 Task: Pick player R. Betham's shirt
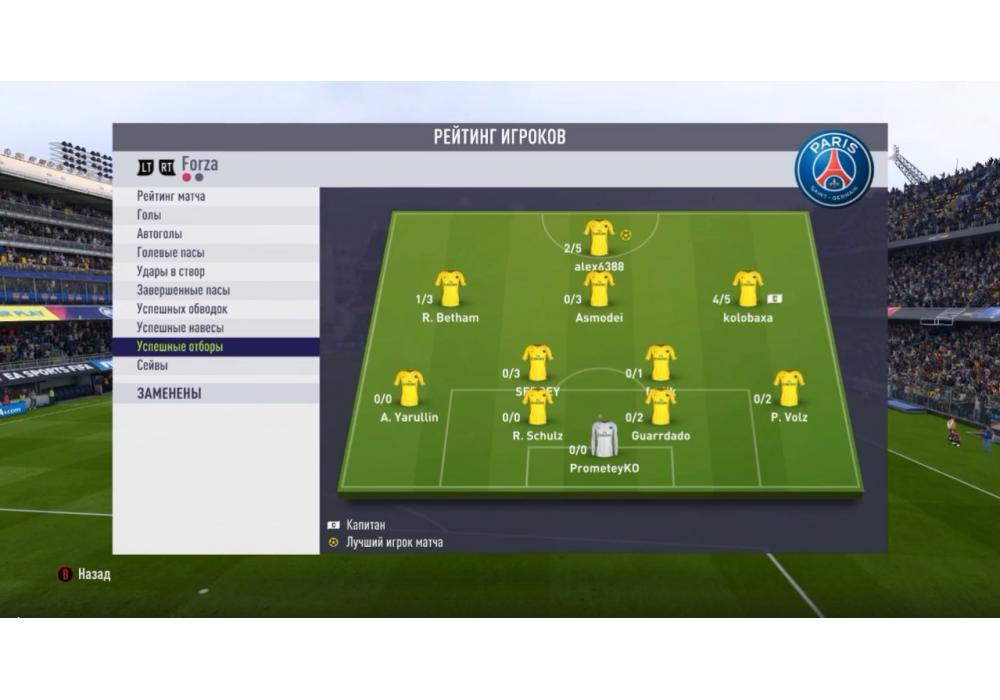point(450,289)
